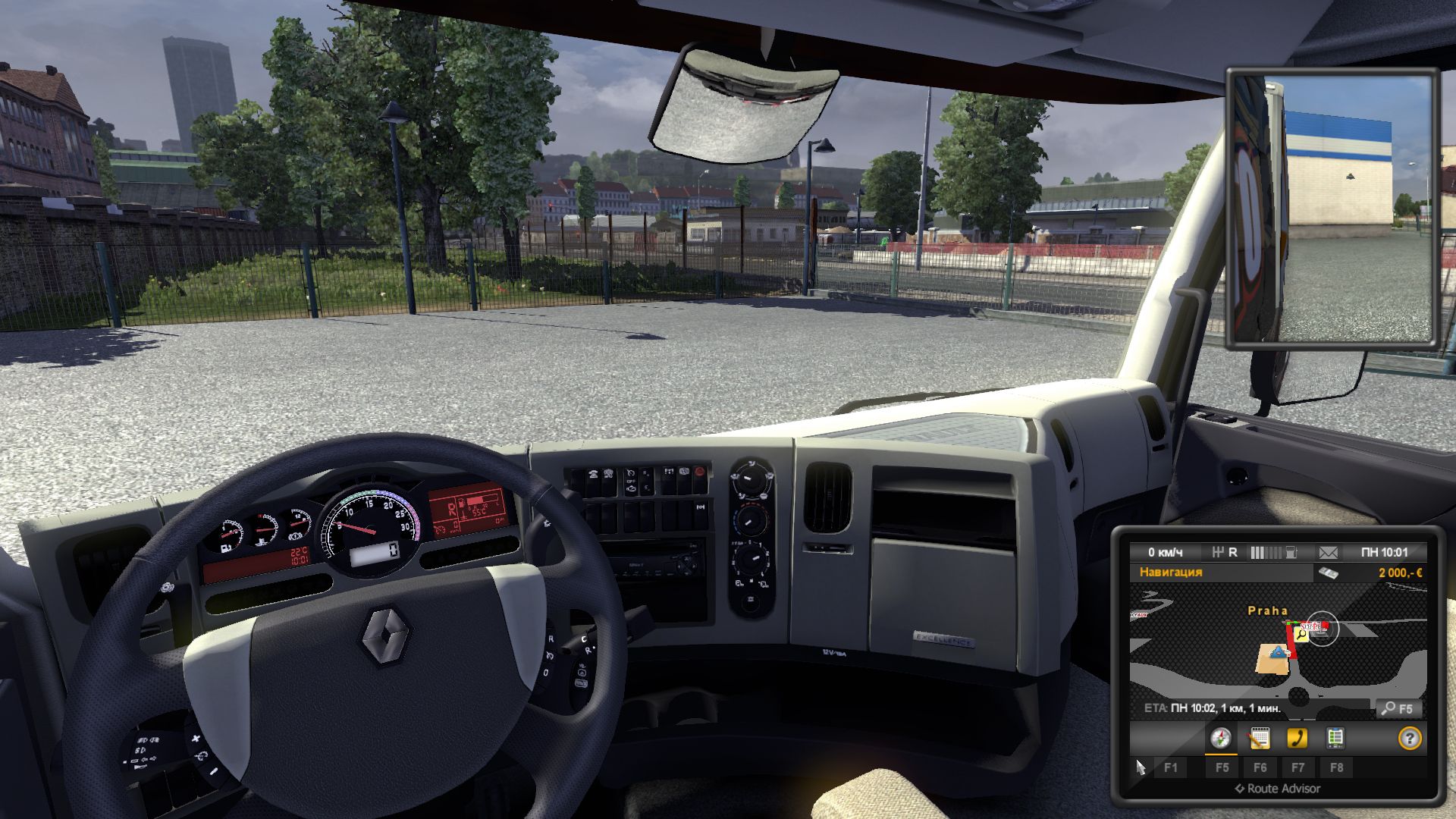Show the truck info checklist tab
Screen dimensions: 1456x819
pos(1335,738)
